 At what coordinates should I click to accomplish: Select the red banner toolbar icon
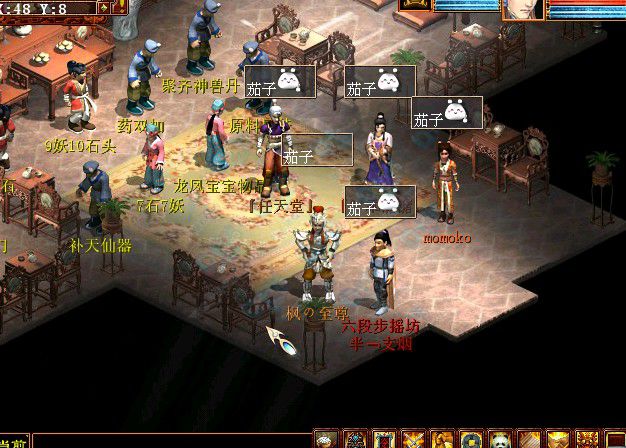[383, 439]
